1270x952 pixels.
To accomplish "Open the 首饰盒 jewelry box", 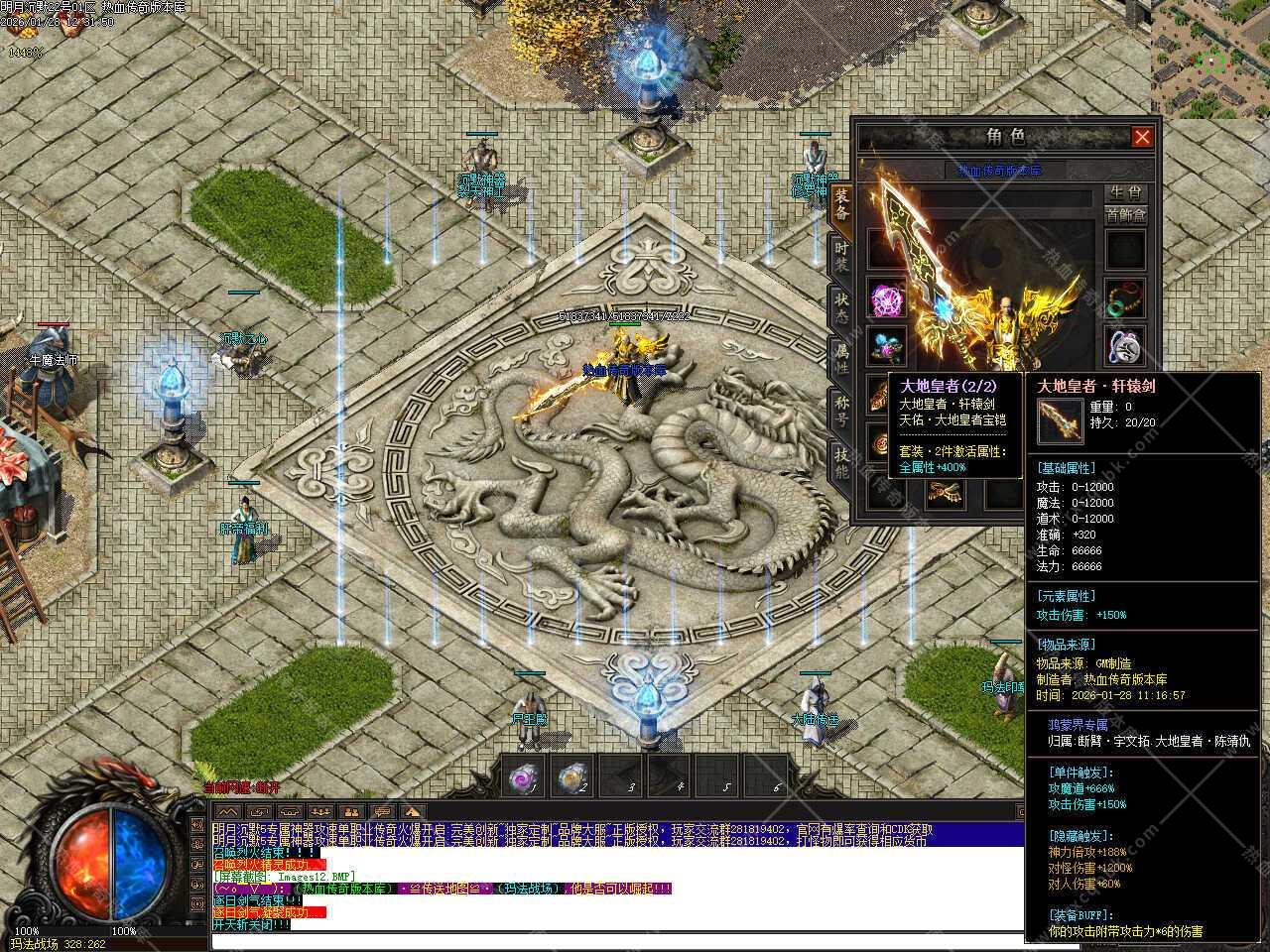I will pos(1125,215).
